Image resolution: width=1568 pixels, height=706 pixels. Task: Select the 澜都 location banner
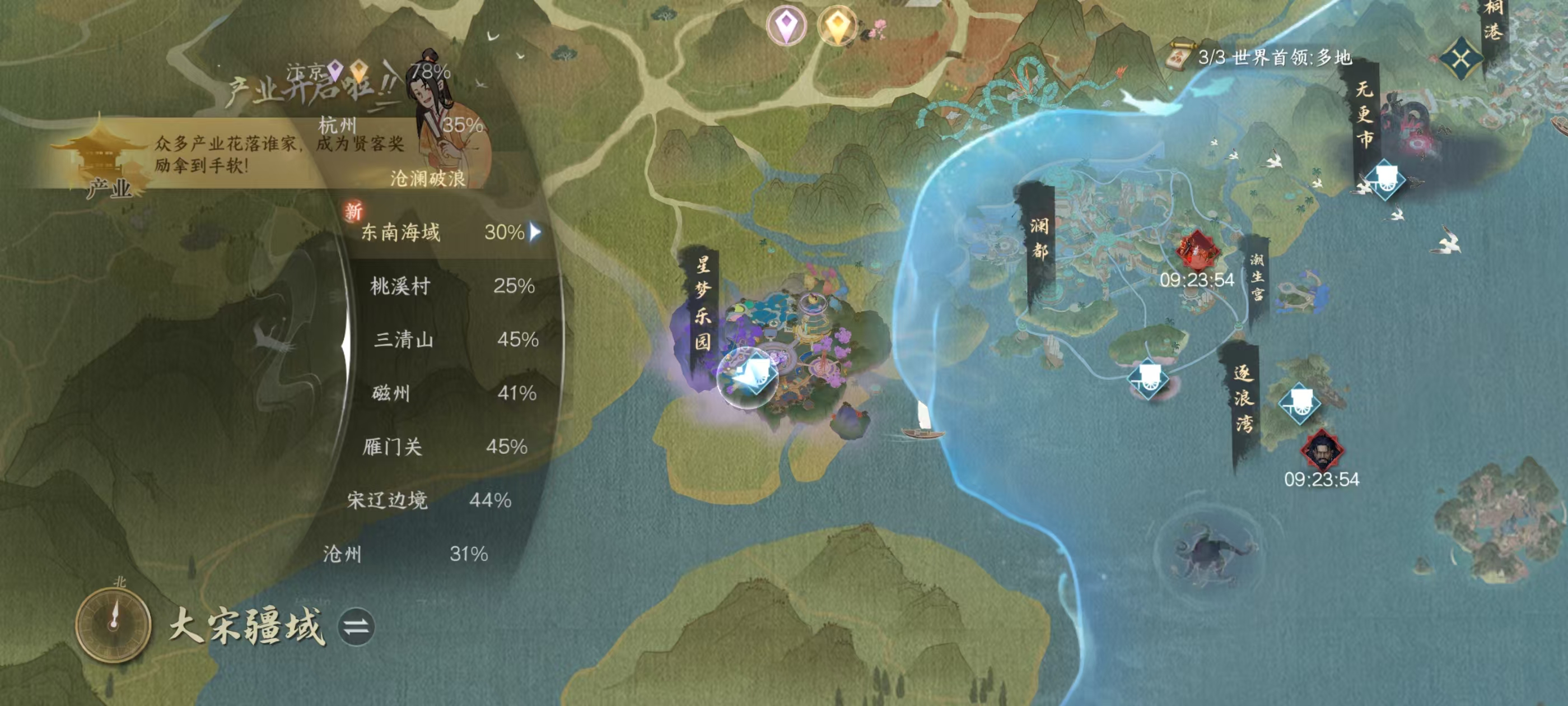click(1039, 239)
